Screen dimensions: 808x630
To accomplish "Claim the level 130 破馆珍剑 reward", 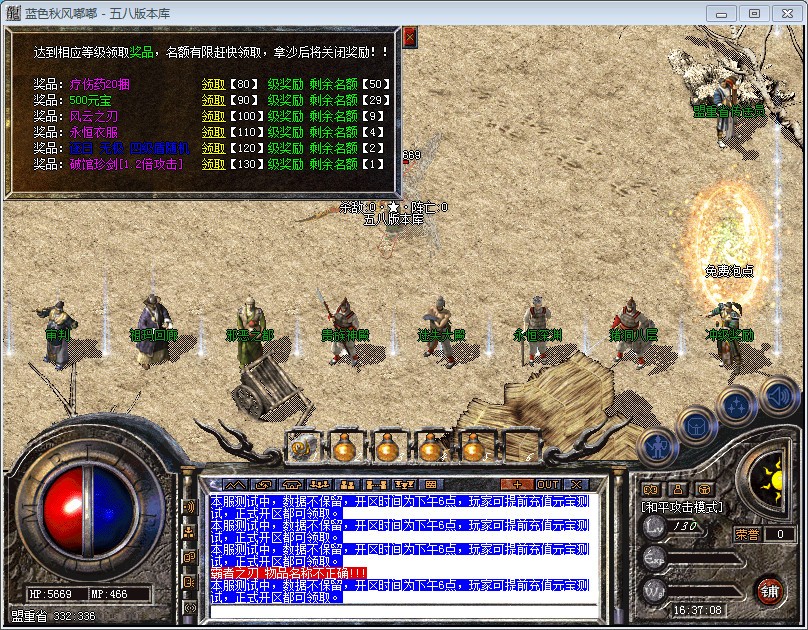I will point(213,164).
